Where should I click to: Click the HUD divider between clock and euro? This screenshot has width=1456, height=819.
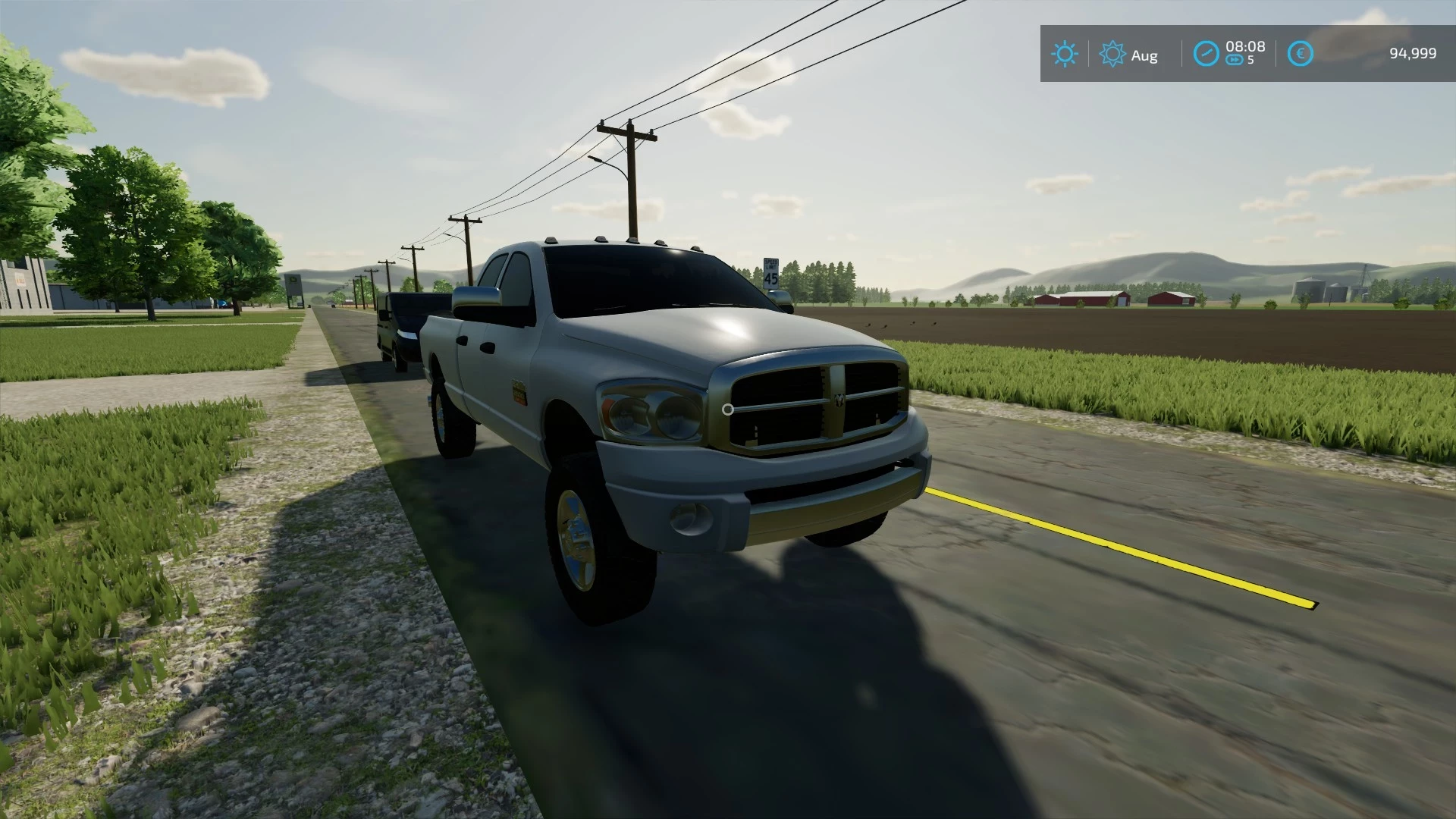click(1278, 53)
